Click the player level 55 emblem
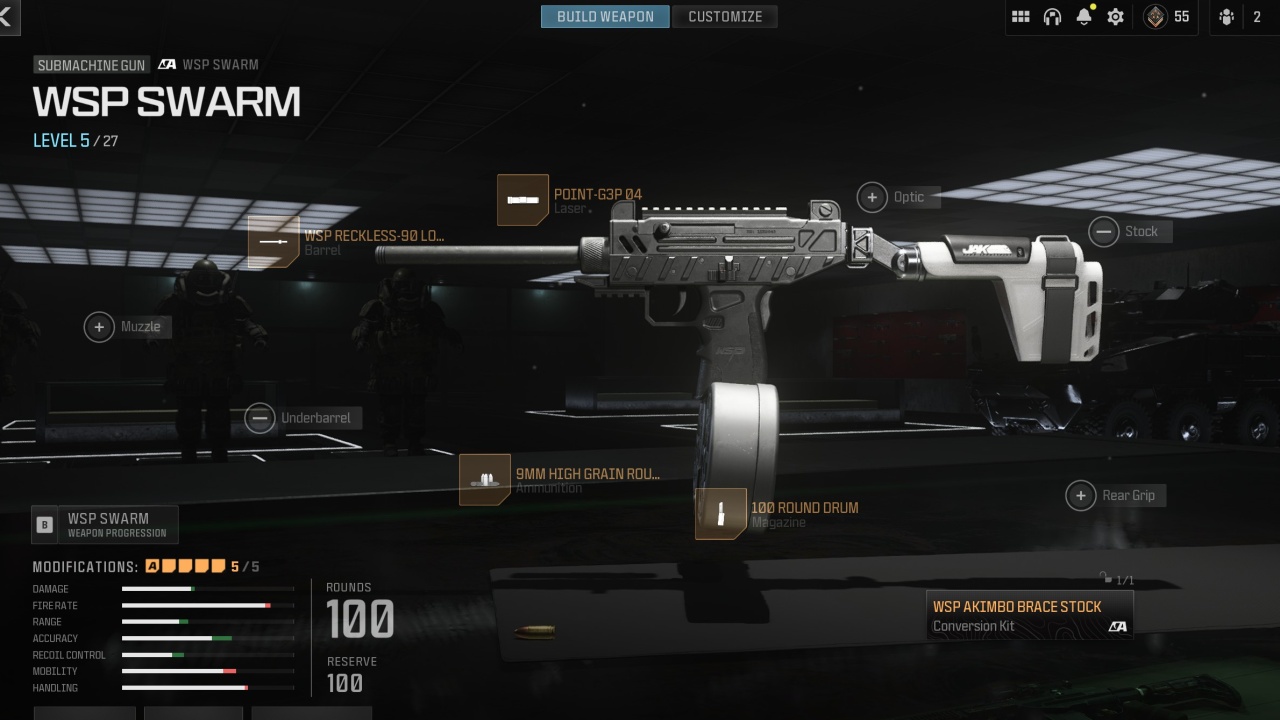Image resolution: width=1280 pixels, height=720 pixels. coord(1155,16)
